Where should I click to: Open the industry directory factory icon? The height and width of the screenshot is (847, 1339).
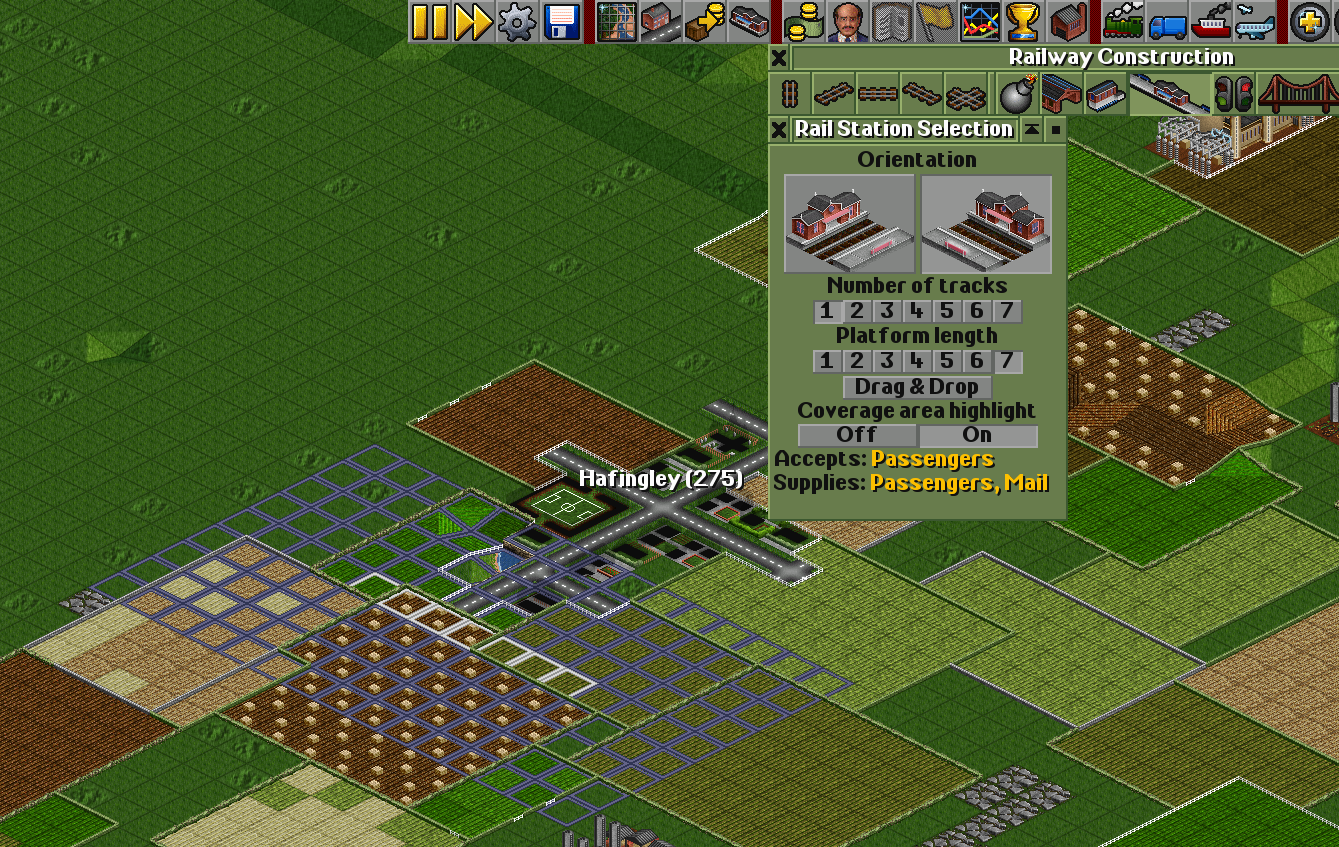click(x=1066, y=21)
